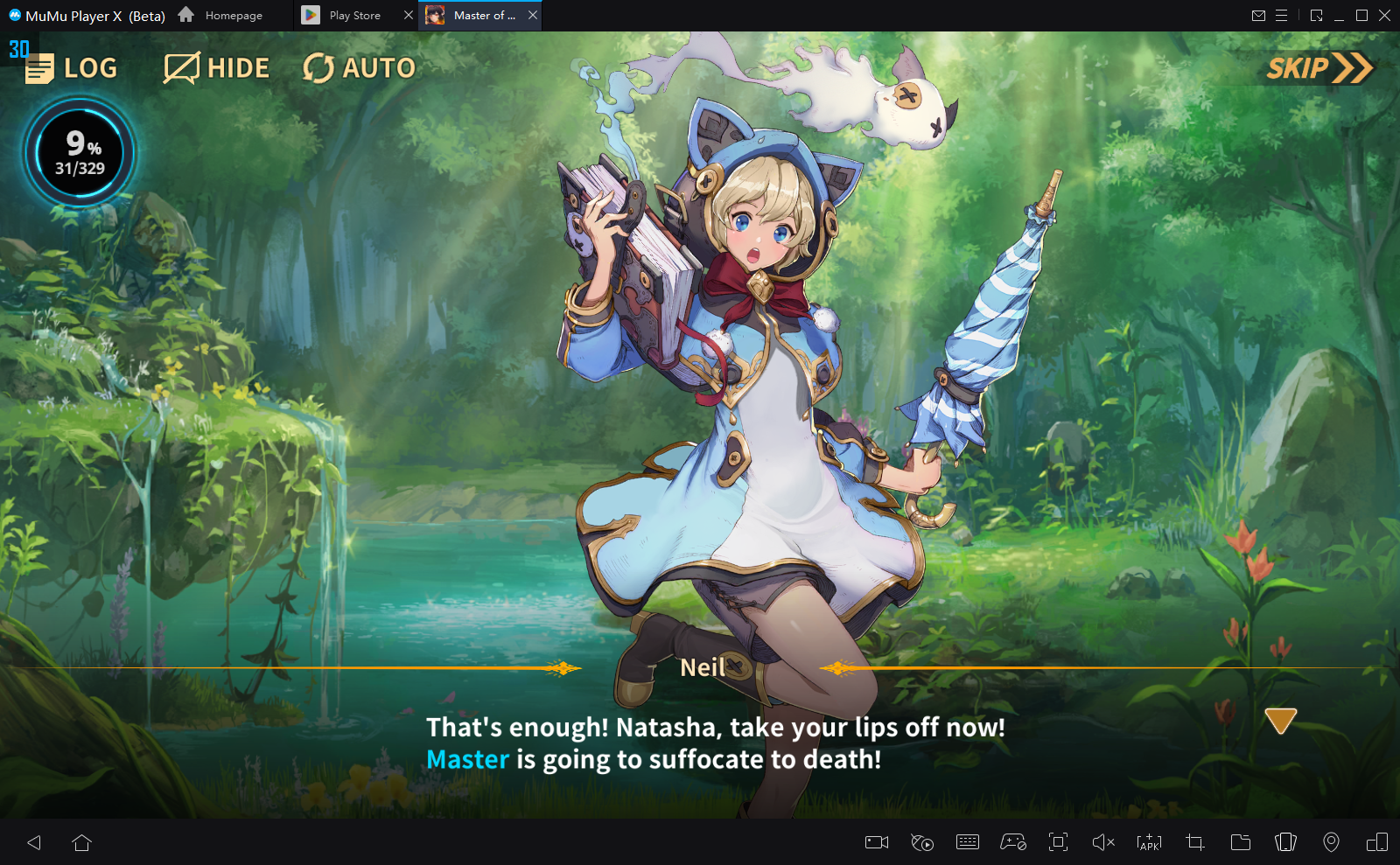1400x865 pixels.
Task: Open the emulator screen recorder
Action: (877, 842)
